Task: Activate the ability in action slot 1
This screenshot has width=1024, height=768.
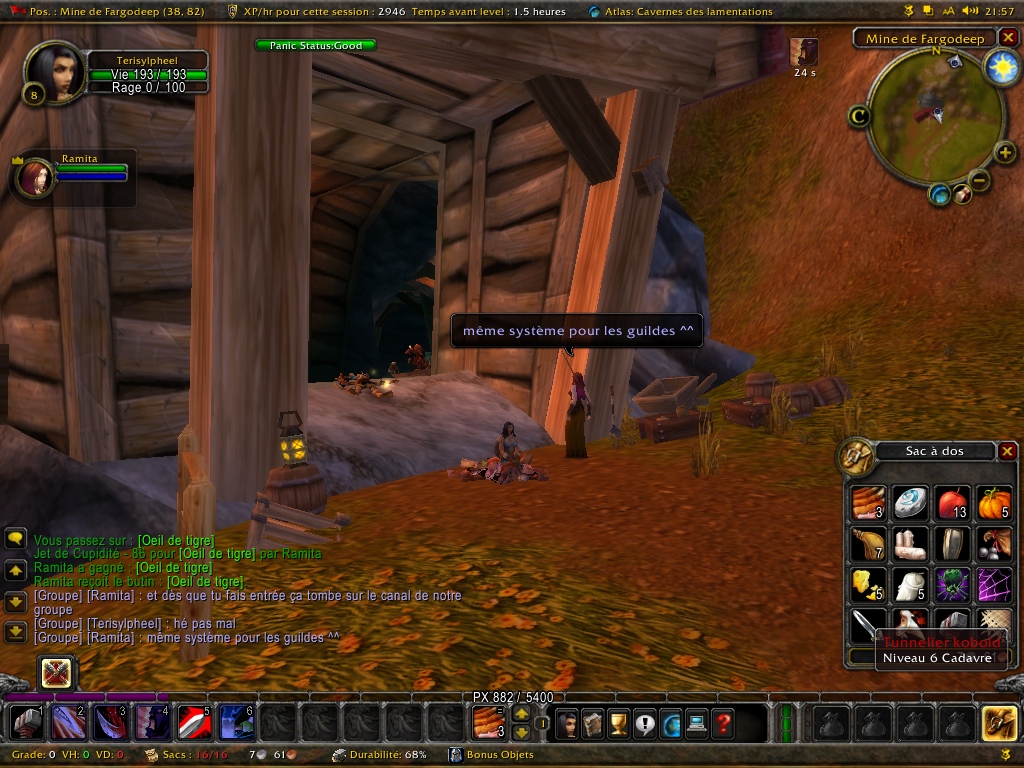Action: 24,722
